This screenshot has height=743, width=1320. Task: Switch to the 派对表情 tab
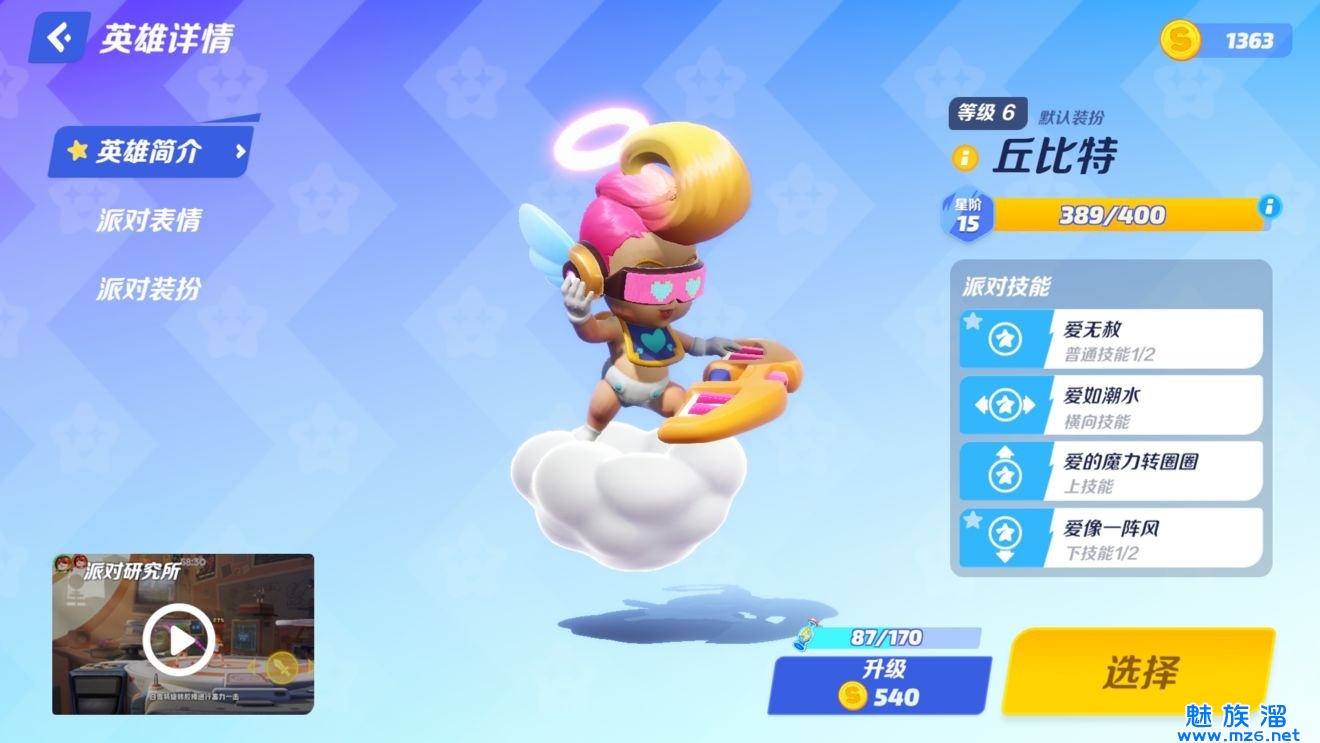tap(148, 221)
